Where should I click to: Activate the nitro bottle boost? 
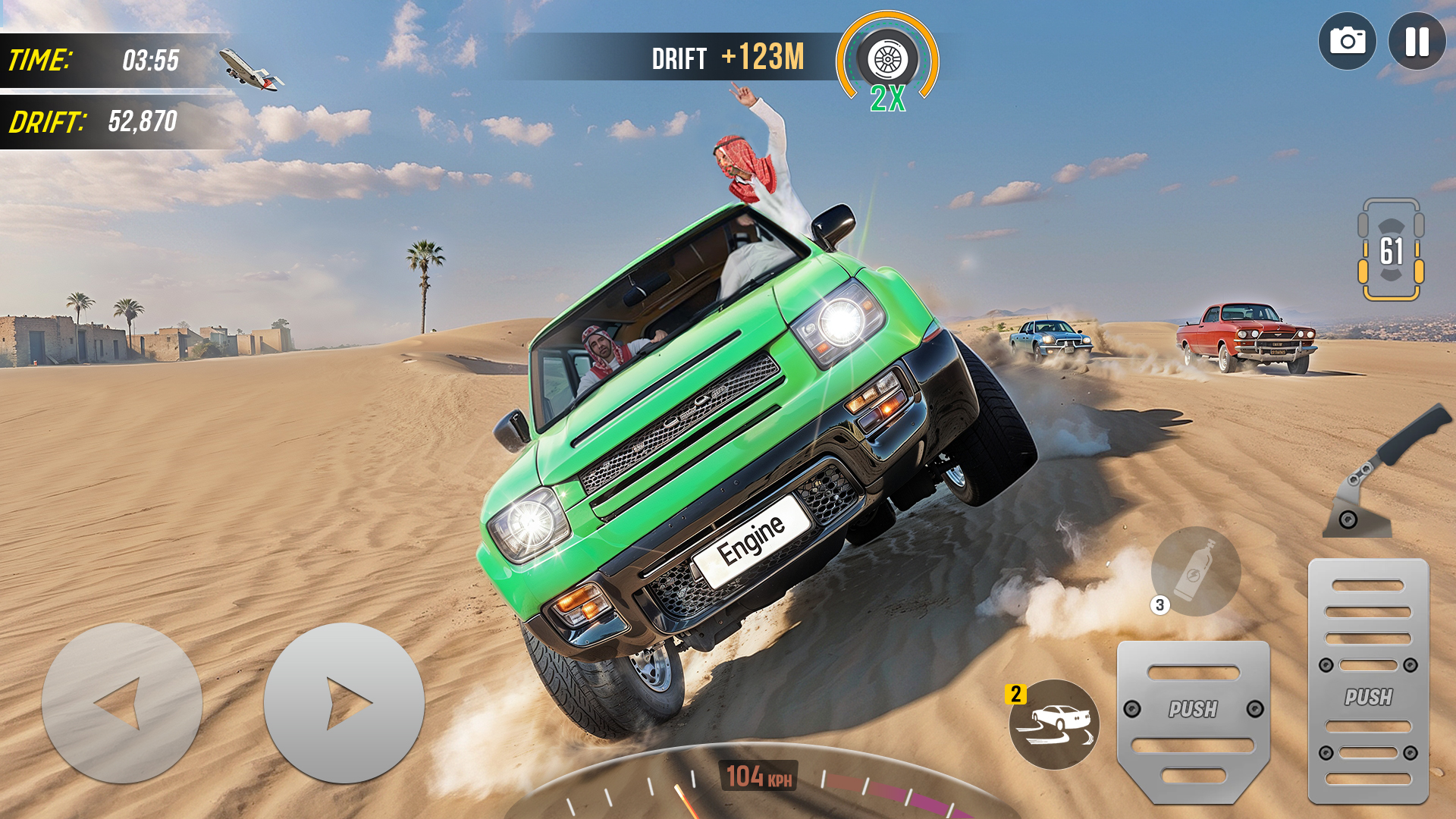pyautogui.click(x=1196, y=571)
